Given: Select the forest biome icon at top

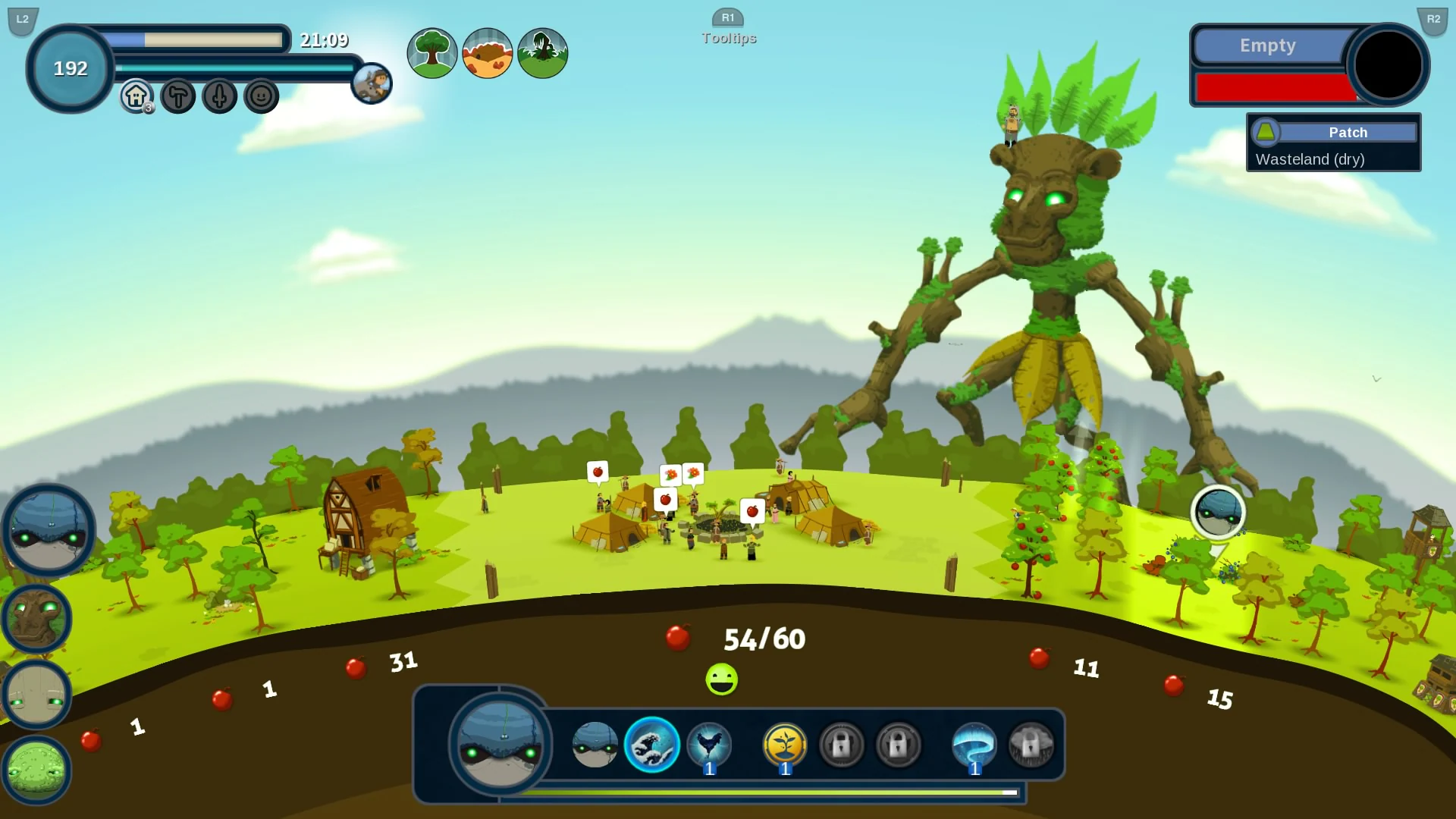Looking at the screenshot, I should tap(431, 52).
